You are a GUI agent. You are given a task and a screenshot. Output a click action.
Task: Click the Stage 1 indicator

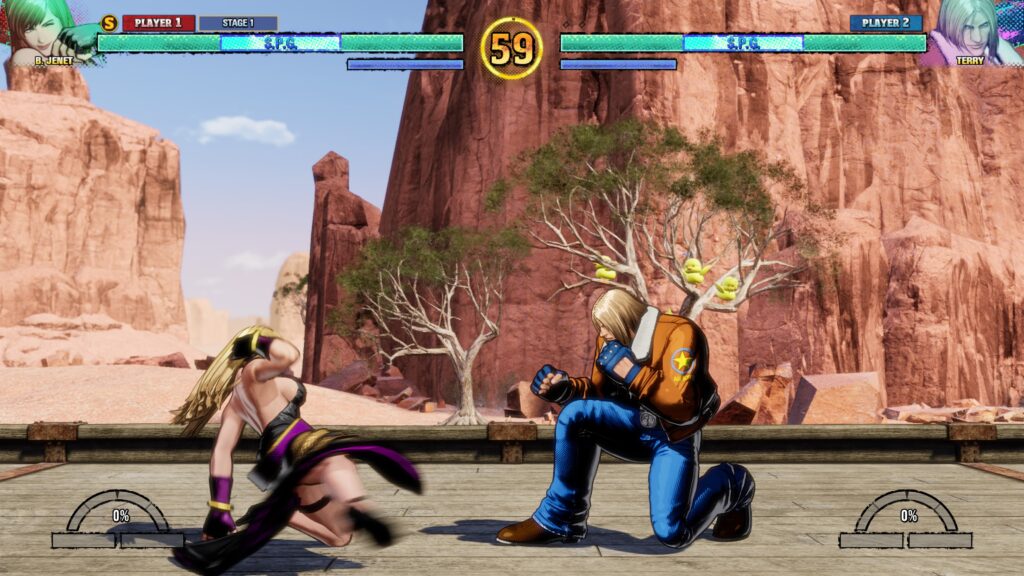click(x=237, y=23)
